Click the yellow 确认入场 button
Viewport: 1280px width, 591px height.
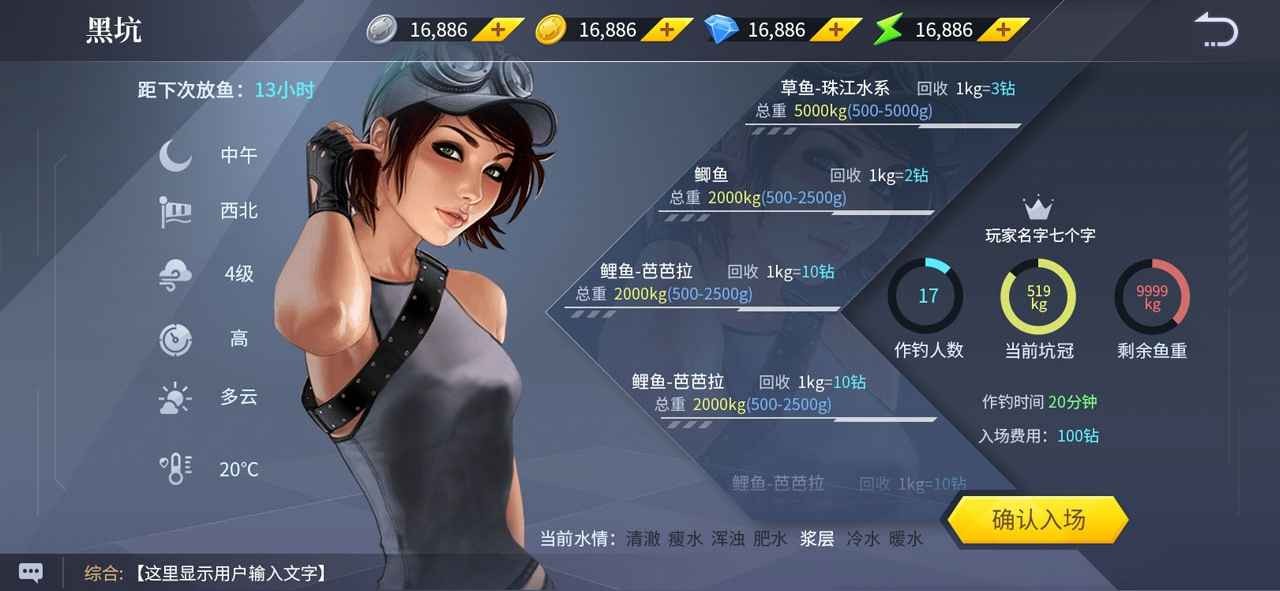1037,520
